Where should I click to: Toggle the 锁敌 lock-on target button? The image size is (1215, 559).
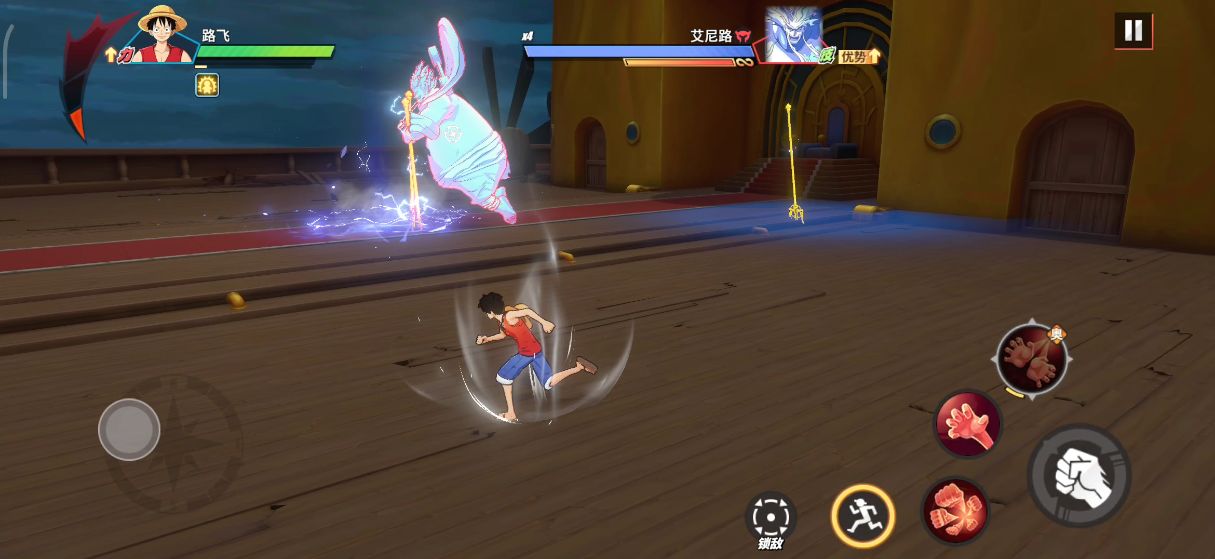click(770, 519)
